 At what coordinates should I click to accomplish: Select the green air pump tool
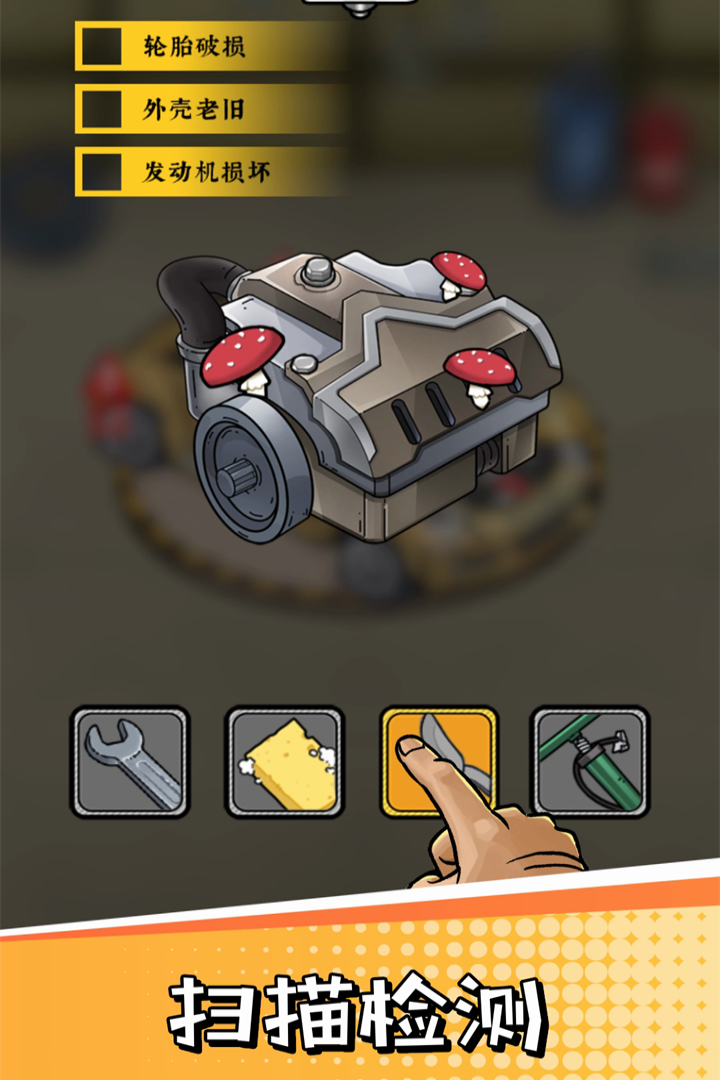pos(590,763)
